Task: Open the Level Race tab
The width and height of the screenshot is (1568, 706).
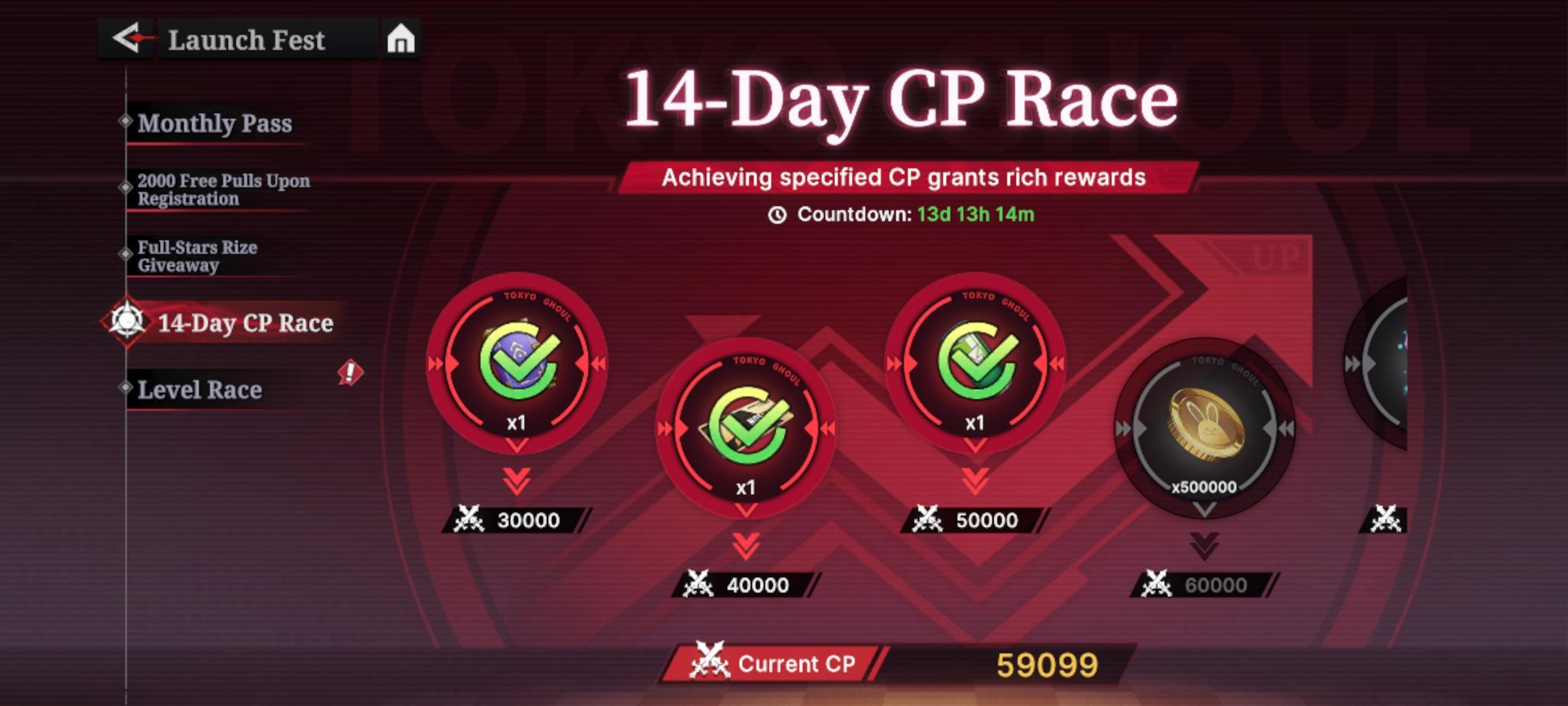Action: (x=199, y=390)
